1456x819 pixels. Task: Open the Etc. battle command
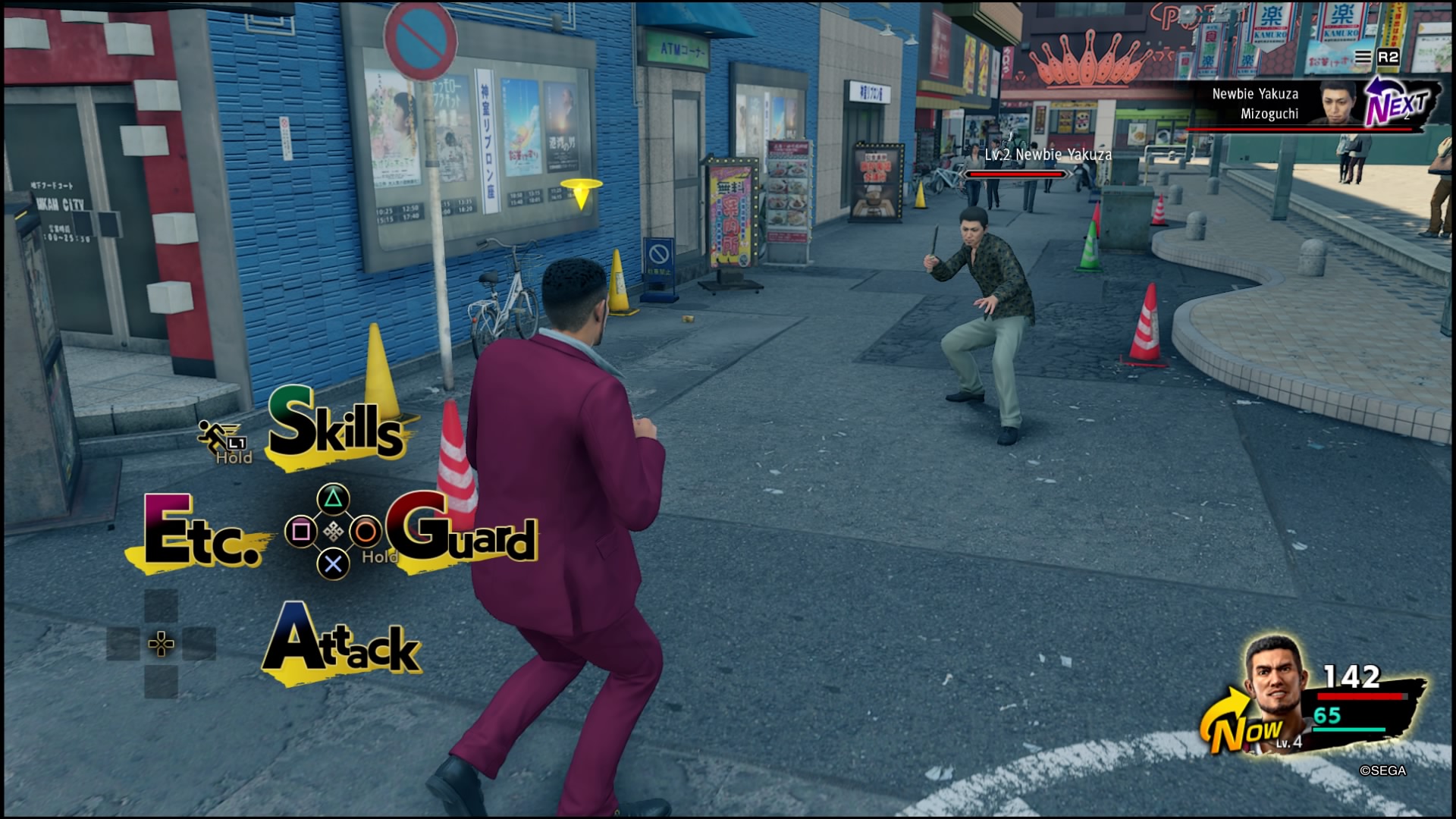click(202, 533)
